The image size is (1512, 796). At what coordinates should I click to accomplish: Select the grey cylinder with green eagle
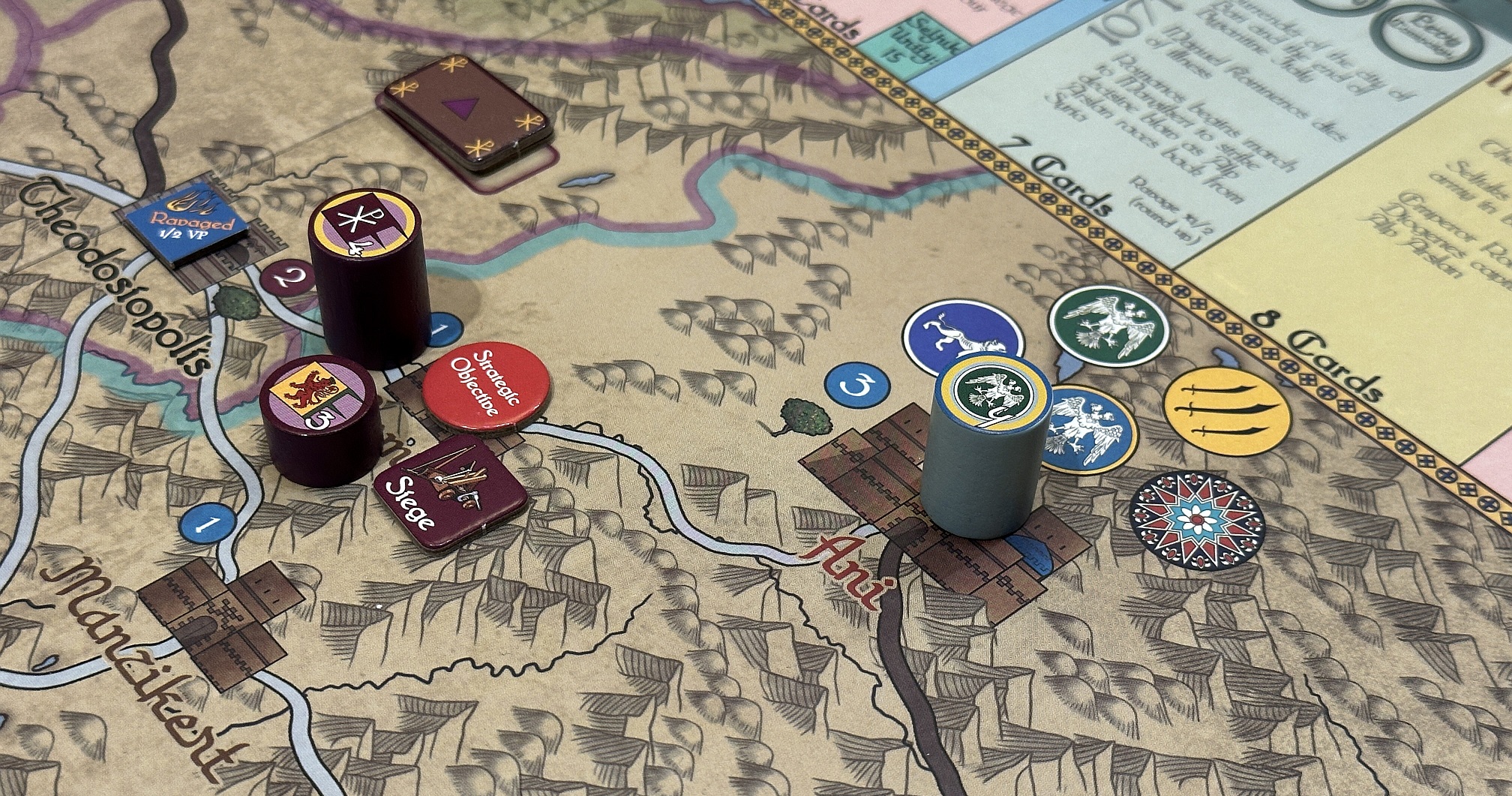coord(984,452)
